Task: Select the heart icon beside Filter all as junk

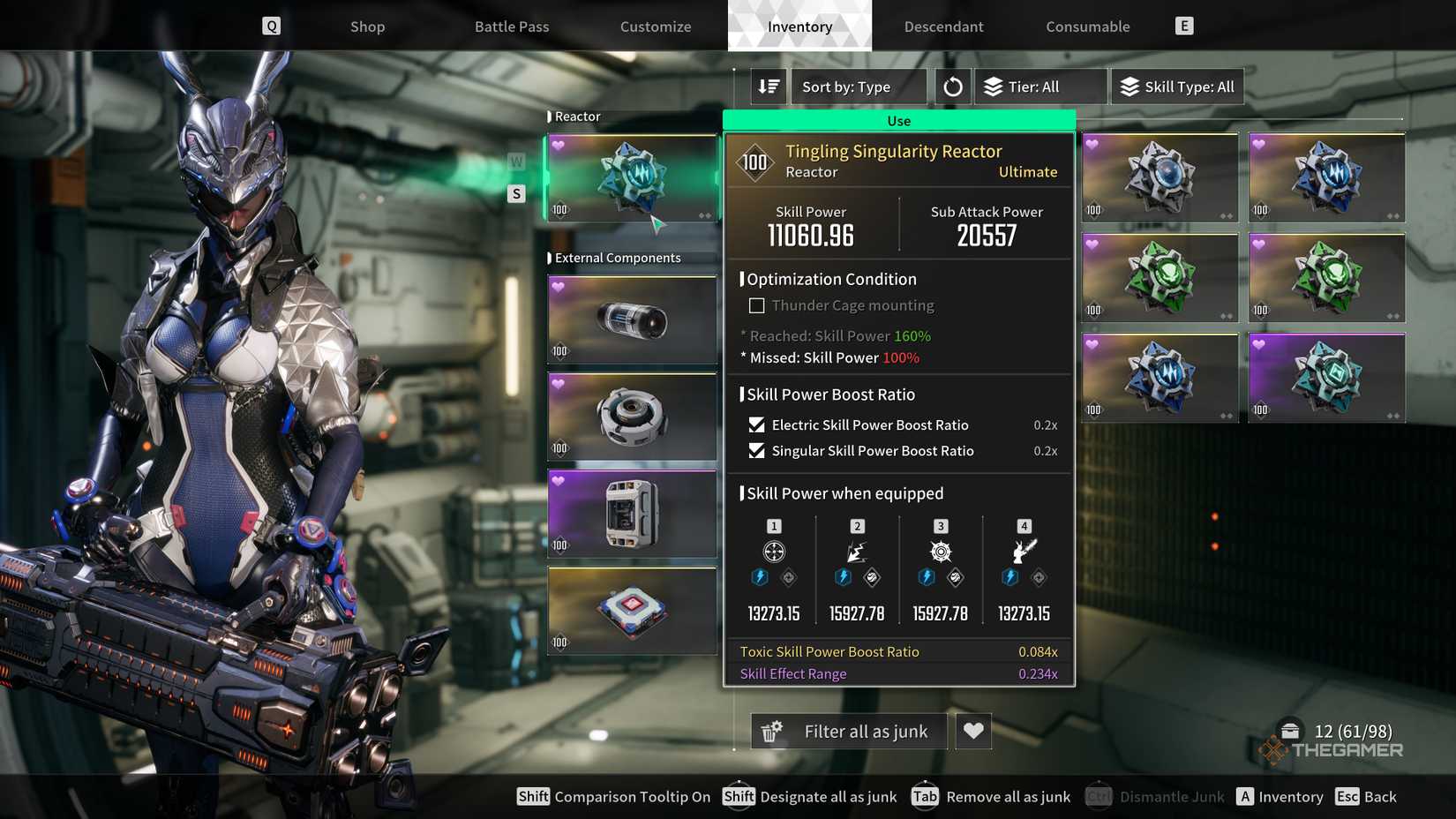Action: pos(973,731)
